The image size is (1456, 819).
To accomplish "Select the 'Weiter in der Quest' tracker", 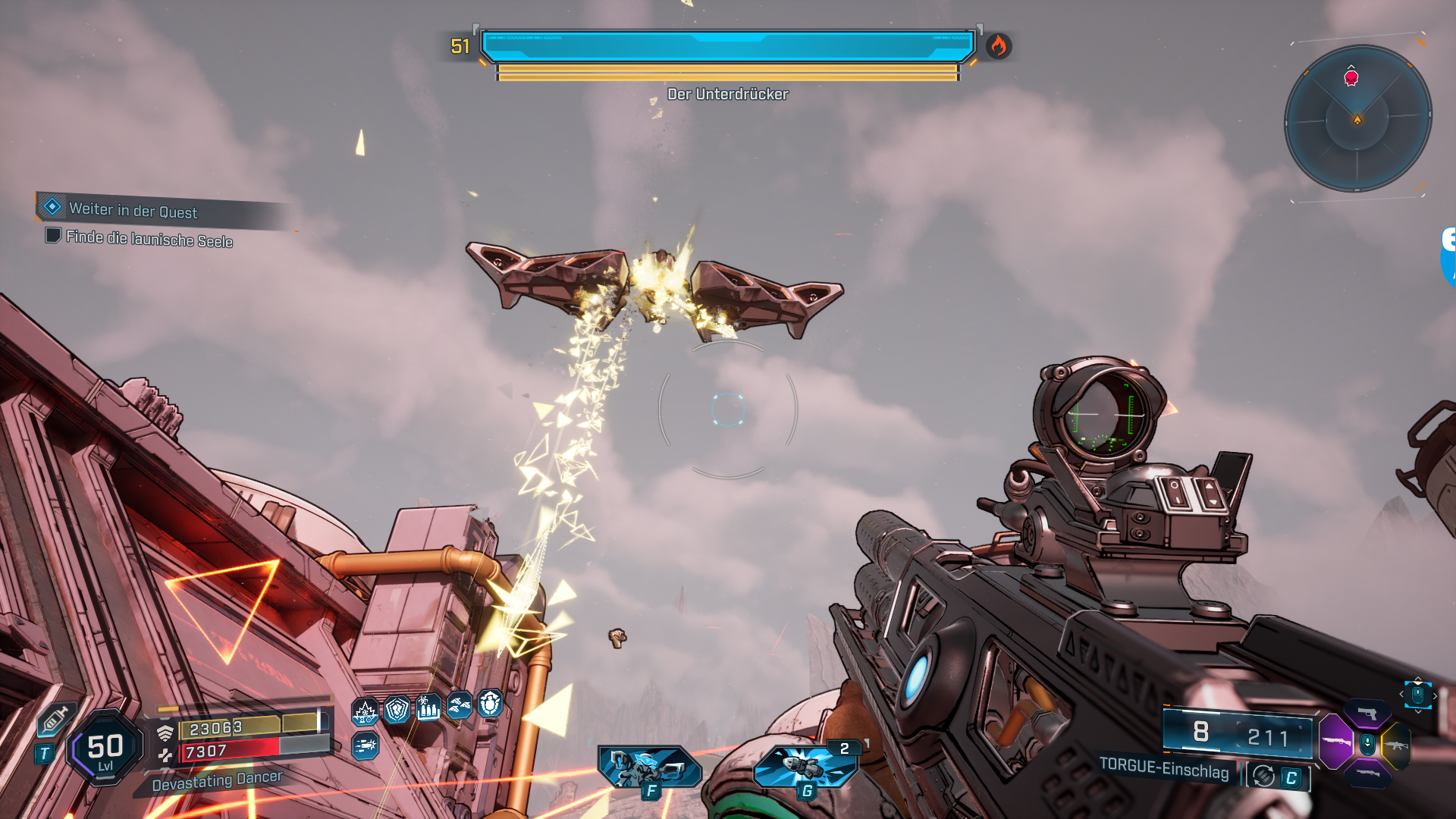I will (x=133, y=210).
